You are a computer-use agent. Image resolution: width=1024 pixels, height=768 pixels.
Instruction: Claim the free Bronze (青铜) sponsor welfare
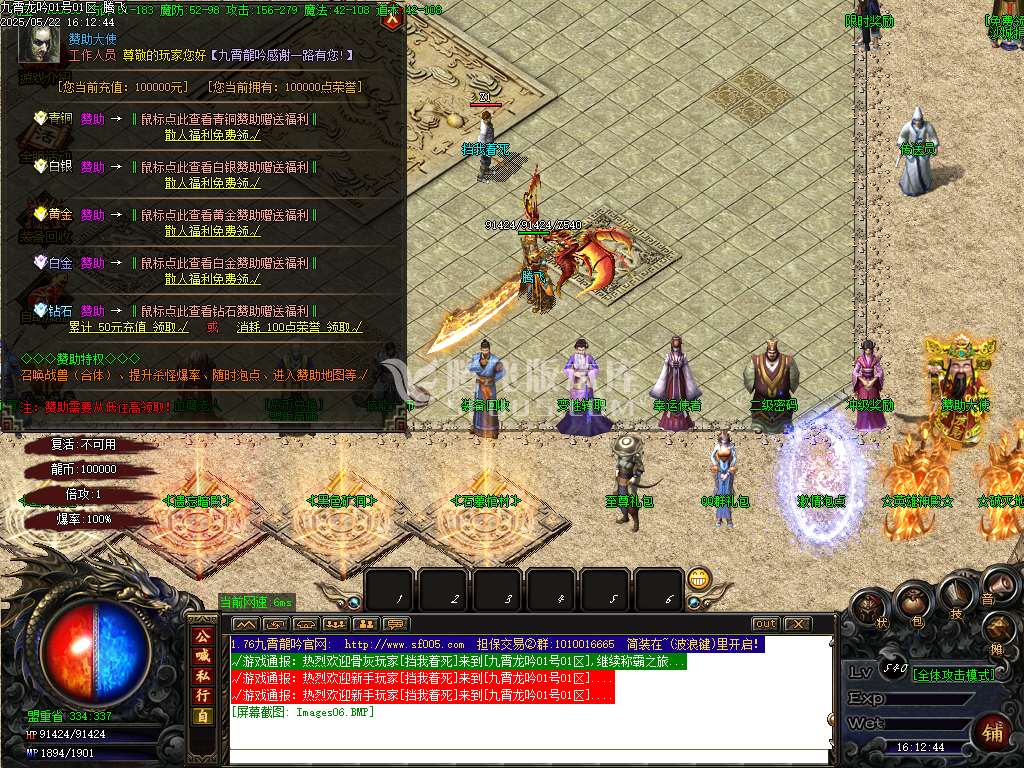click(x=212, y=135)
